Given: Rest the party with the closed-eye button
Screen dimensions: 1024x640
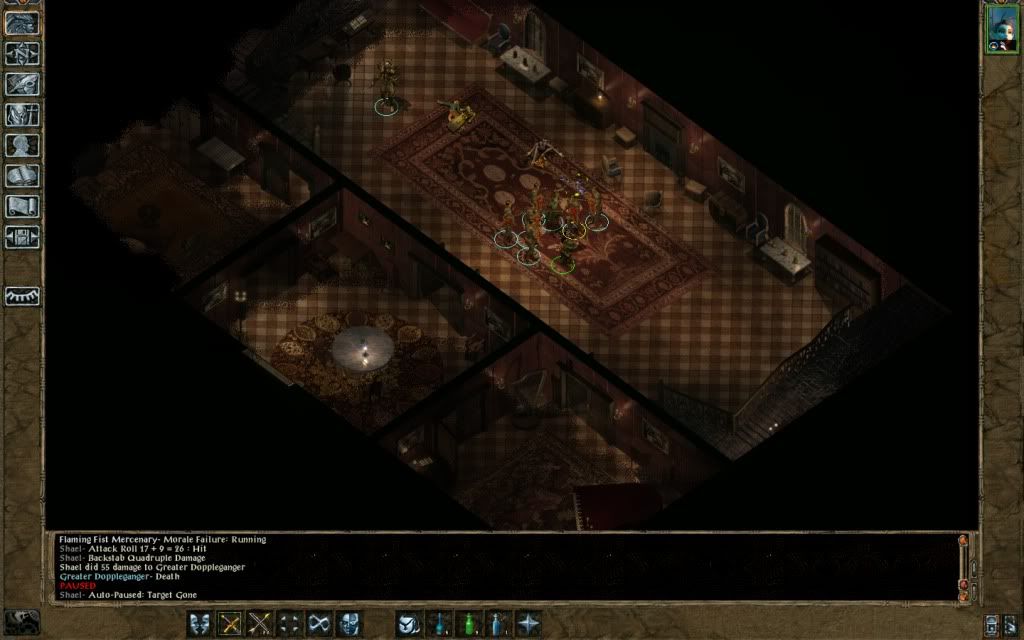Looking at the screenshot, I should click(x=22, y=296).
